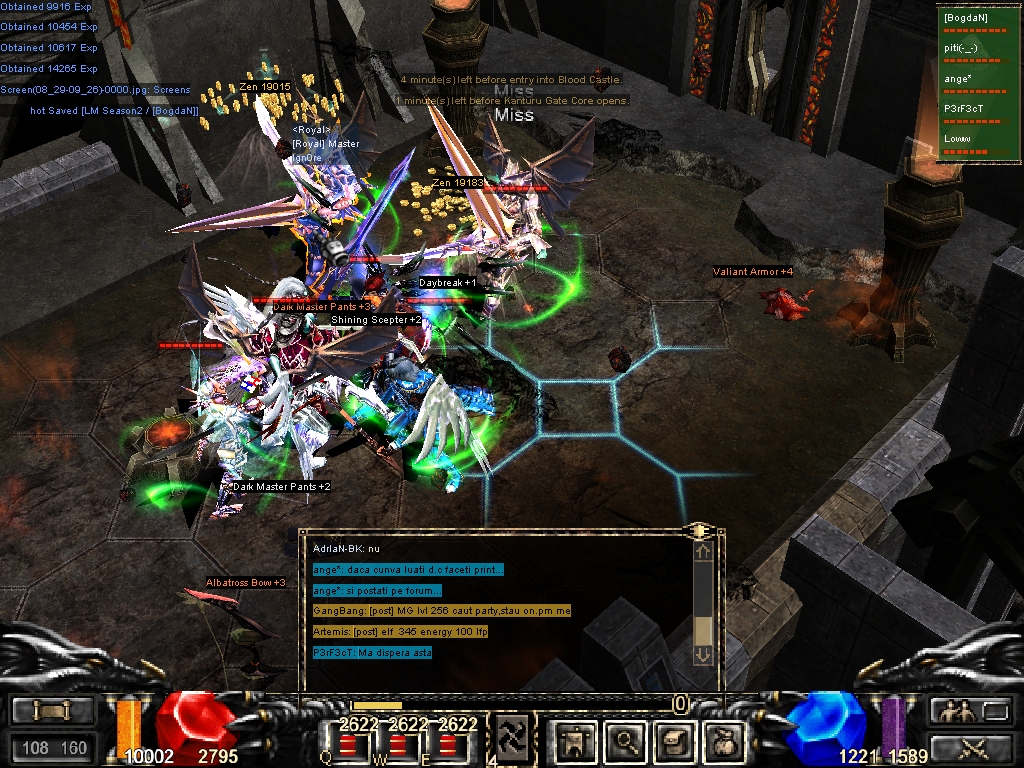Click the GangBang post chat message
1024x768 pixels.
click(x=441, y=610)
